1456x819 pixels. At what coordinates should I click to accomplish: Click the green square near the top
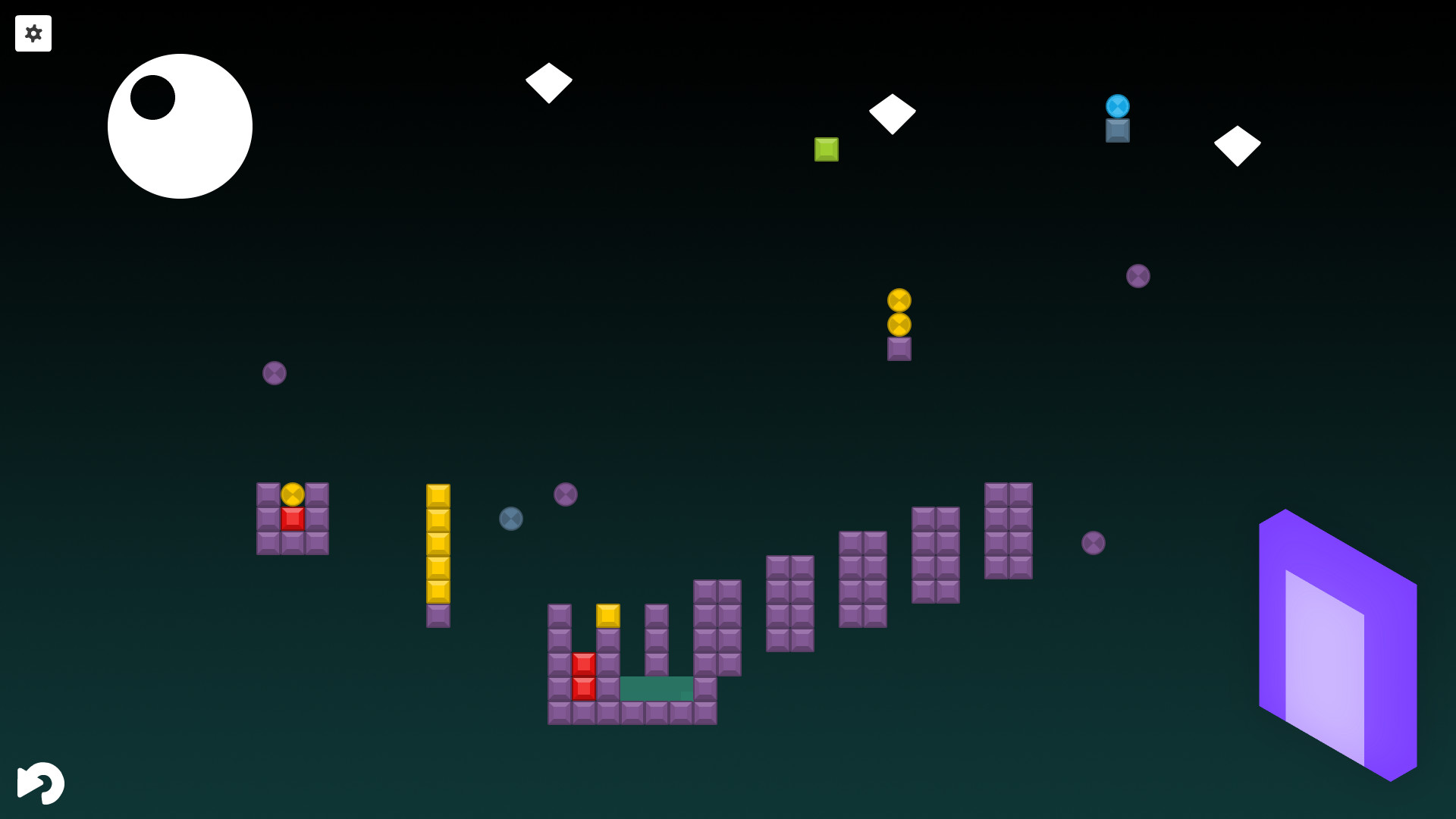tap(826, 149)
